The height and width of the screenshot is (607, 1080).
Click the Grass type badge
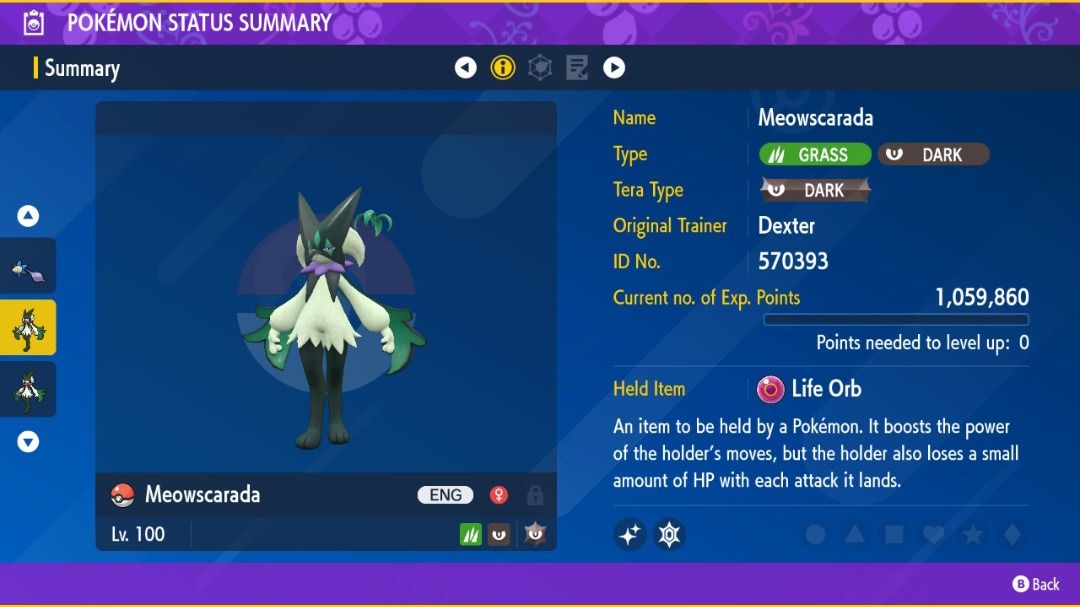coord(815,154)
